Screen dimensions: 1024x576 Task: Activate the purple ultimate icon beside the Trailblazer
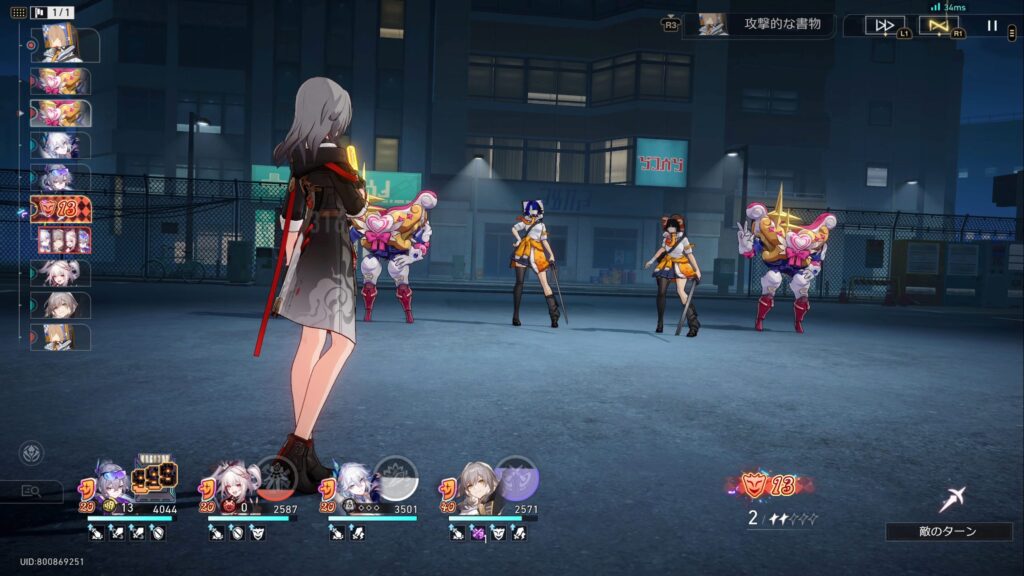pos(517,477)
